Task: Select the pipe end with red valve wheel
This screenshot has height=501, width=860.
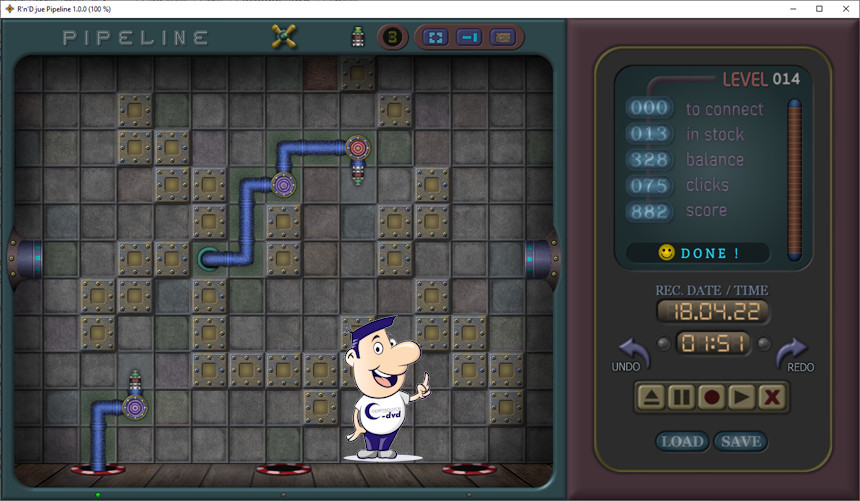Action: (x=357, y=148)
